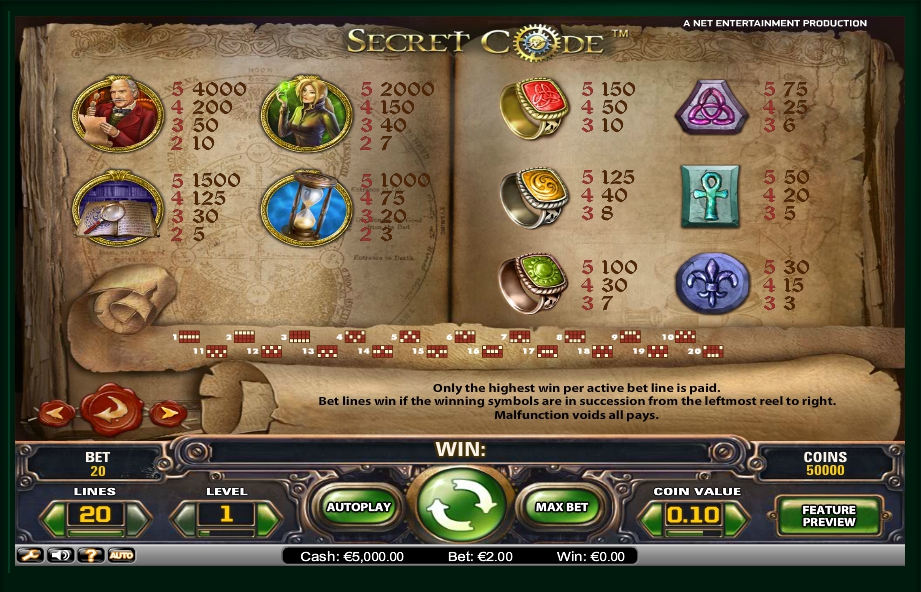Lower the bet level
Viewport: 921px width, 592px height.
[x=184, y=518]
